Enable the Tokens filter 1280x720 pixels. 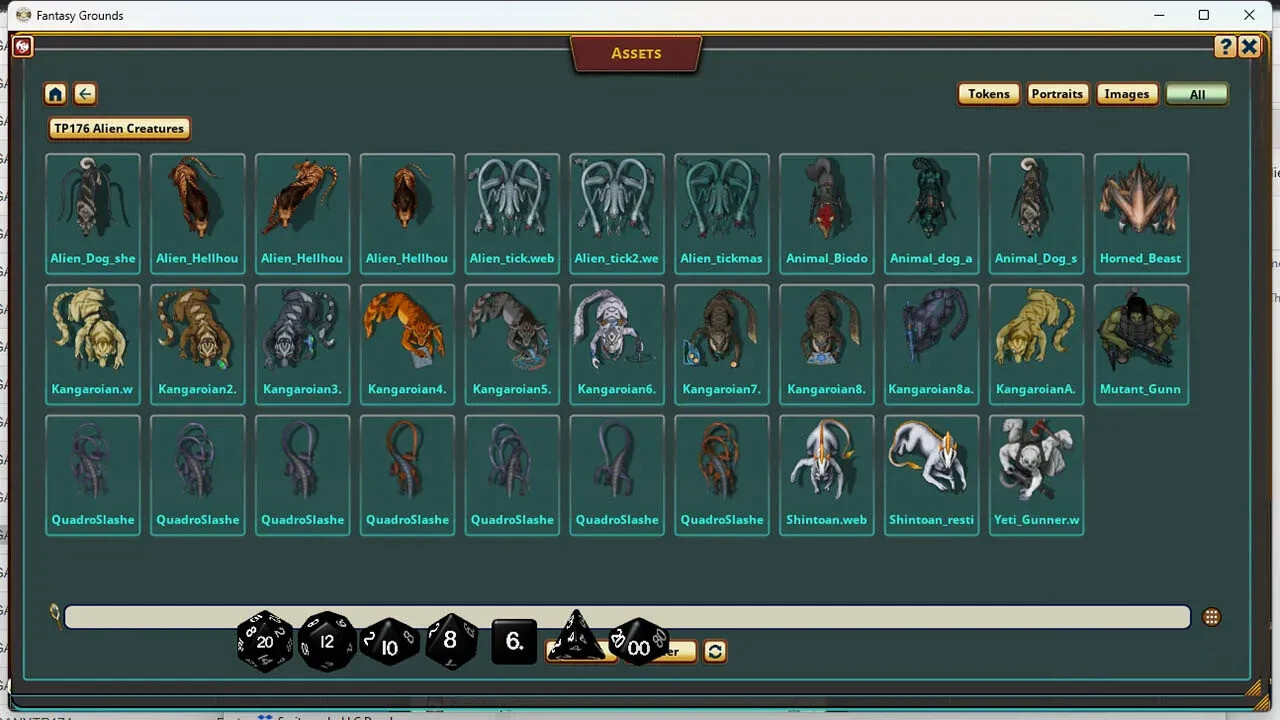[988, 93]
